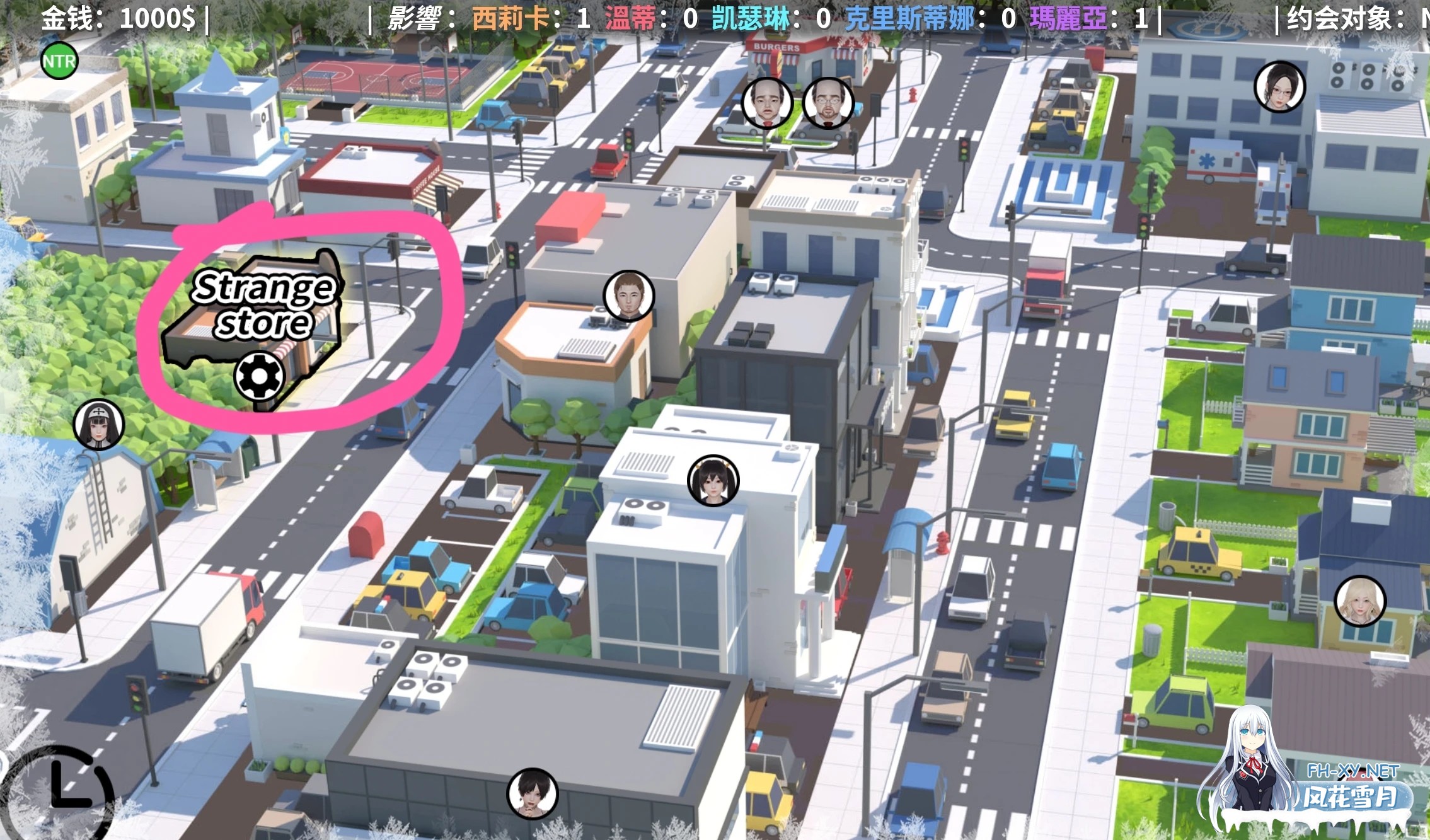Choose the bald man without glasses portrait
The image size is (1430, 840).
pyautogui.click(x=767, y=103)
